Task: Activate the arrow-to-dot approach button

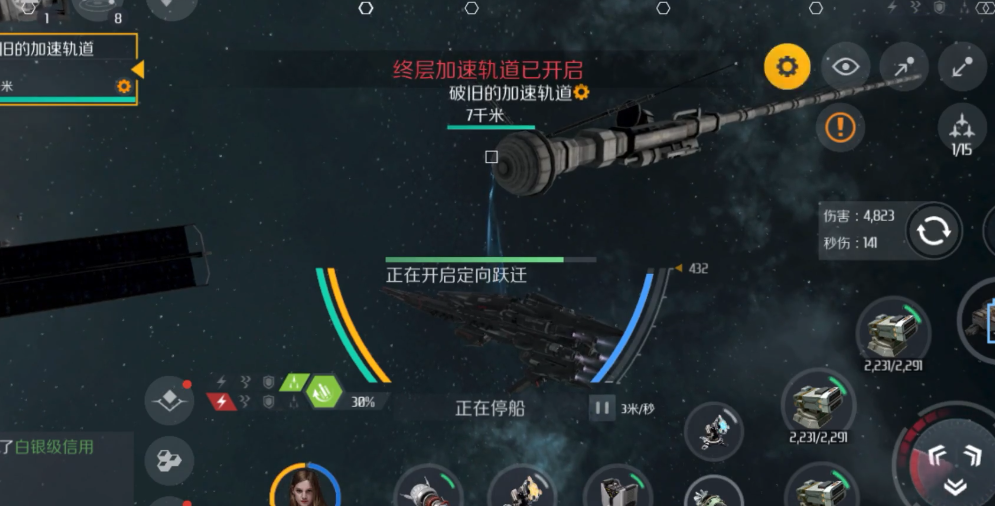Action: click(x=904, y=67)
